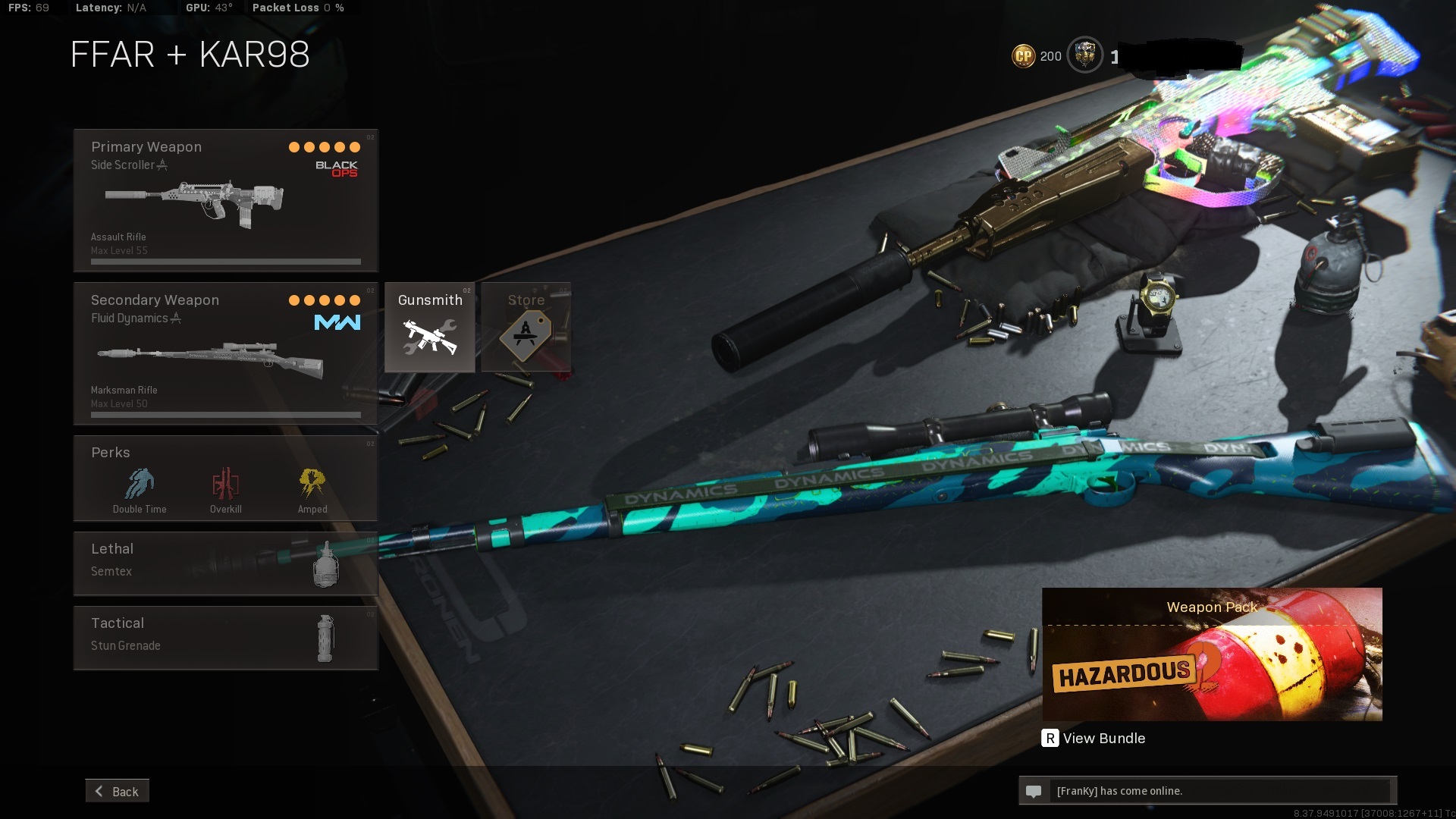Open the player rank emblem
Viewport: 1456px width, 819px height.
click(x=1084, y=55)
